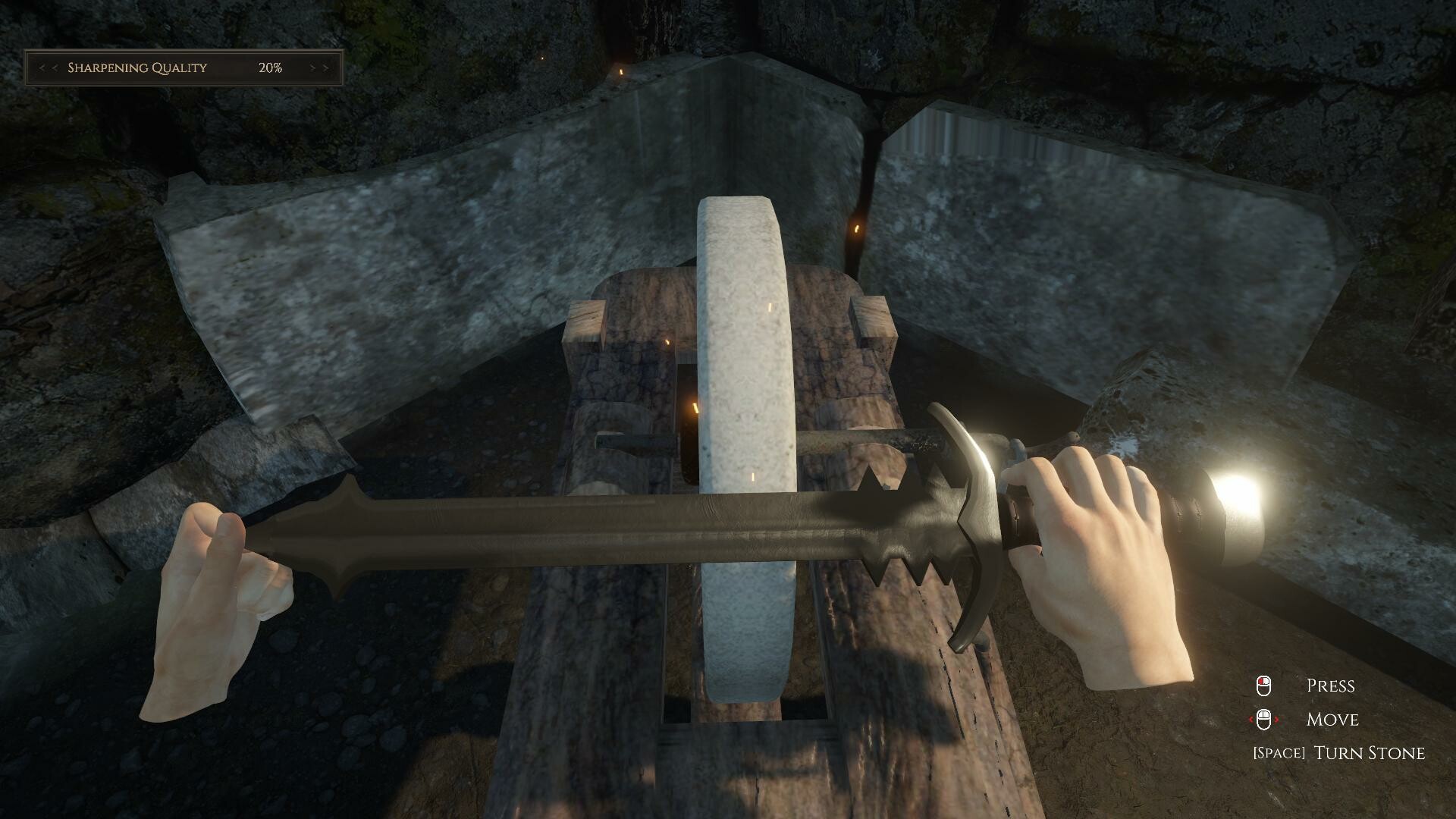Click the red left arrow beside the Move mouse
Screen dimensions: 1456x819
tap(1251, 720)
